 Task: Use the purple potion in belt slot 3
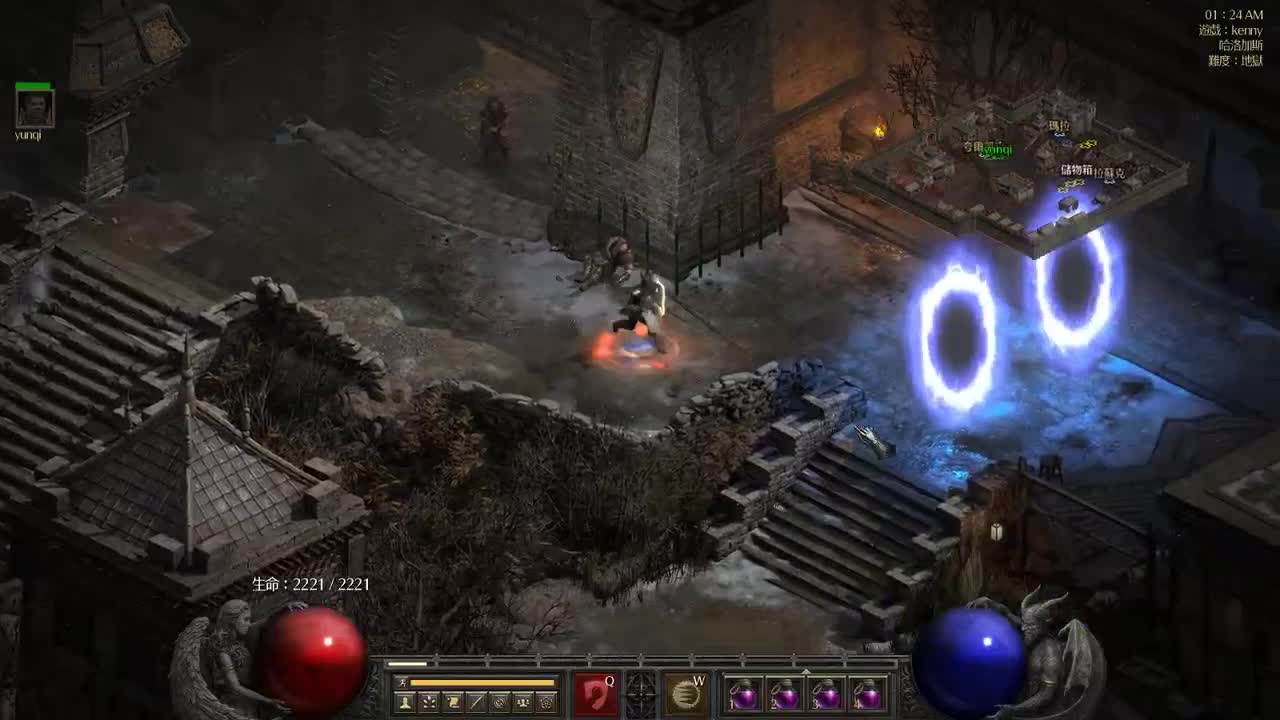(826, 694)
